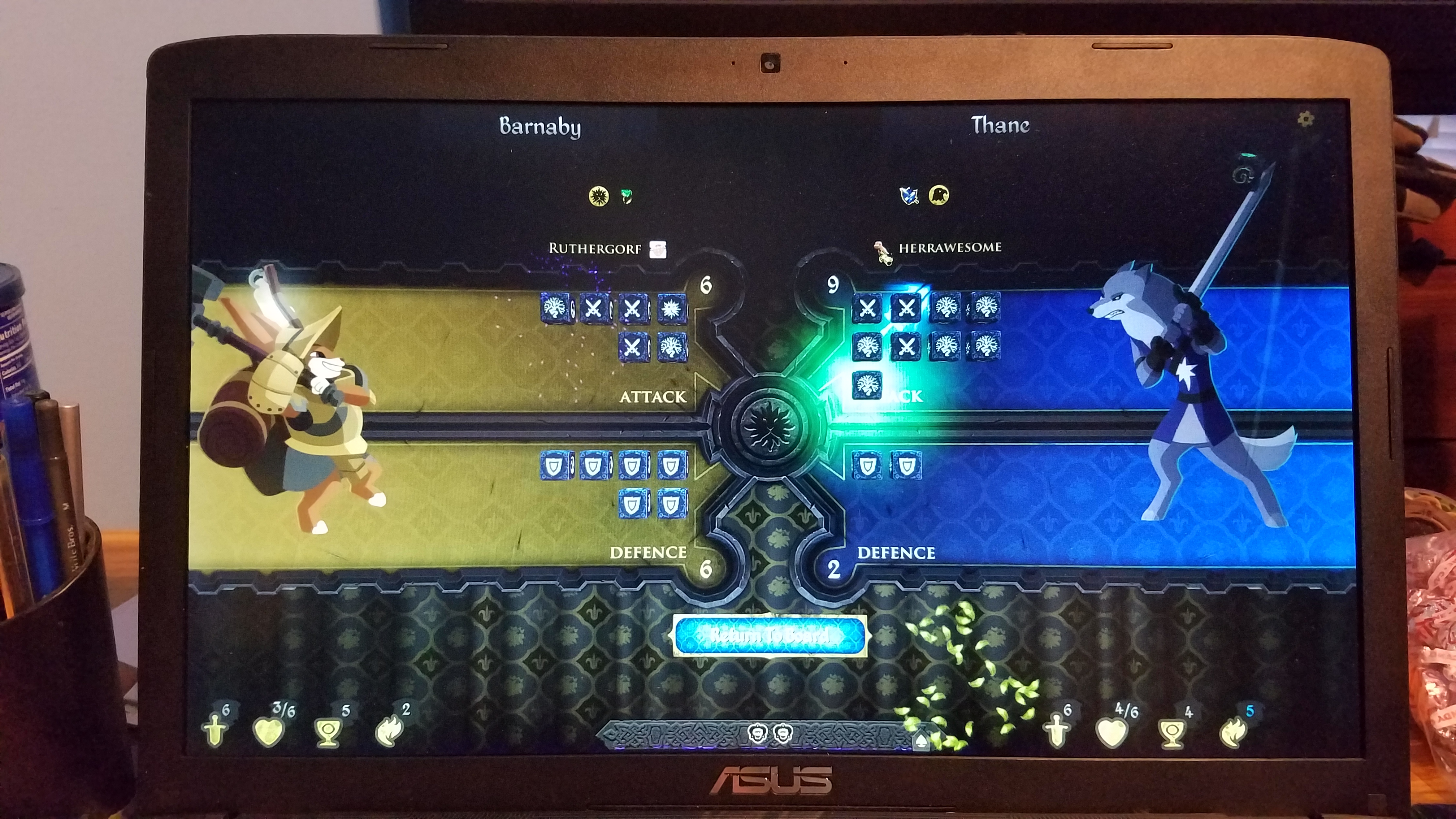The width and height of the screenshot is (1456, 819).
Task: Click the Return To Board button
Action: pos(769,635)
